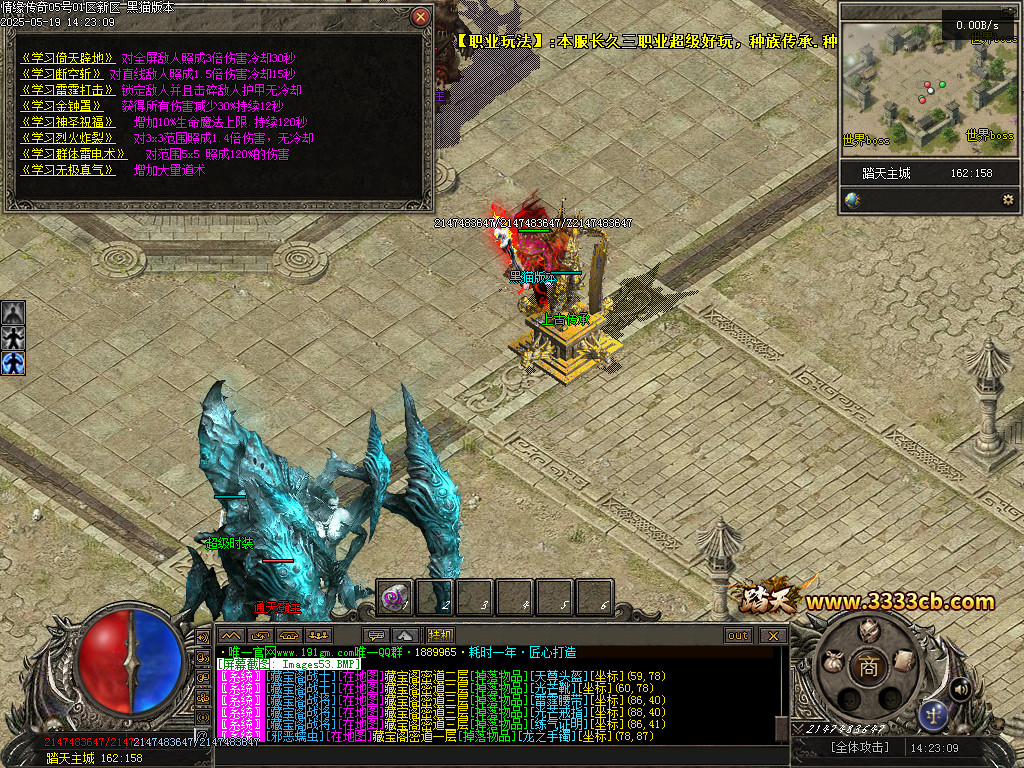Use the purple swirl item in hotbar slot 1

point(394,598)
